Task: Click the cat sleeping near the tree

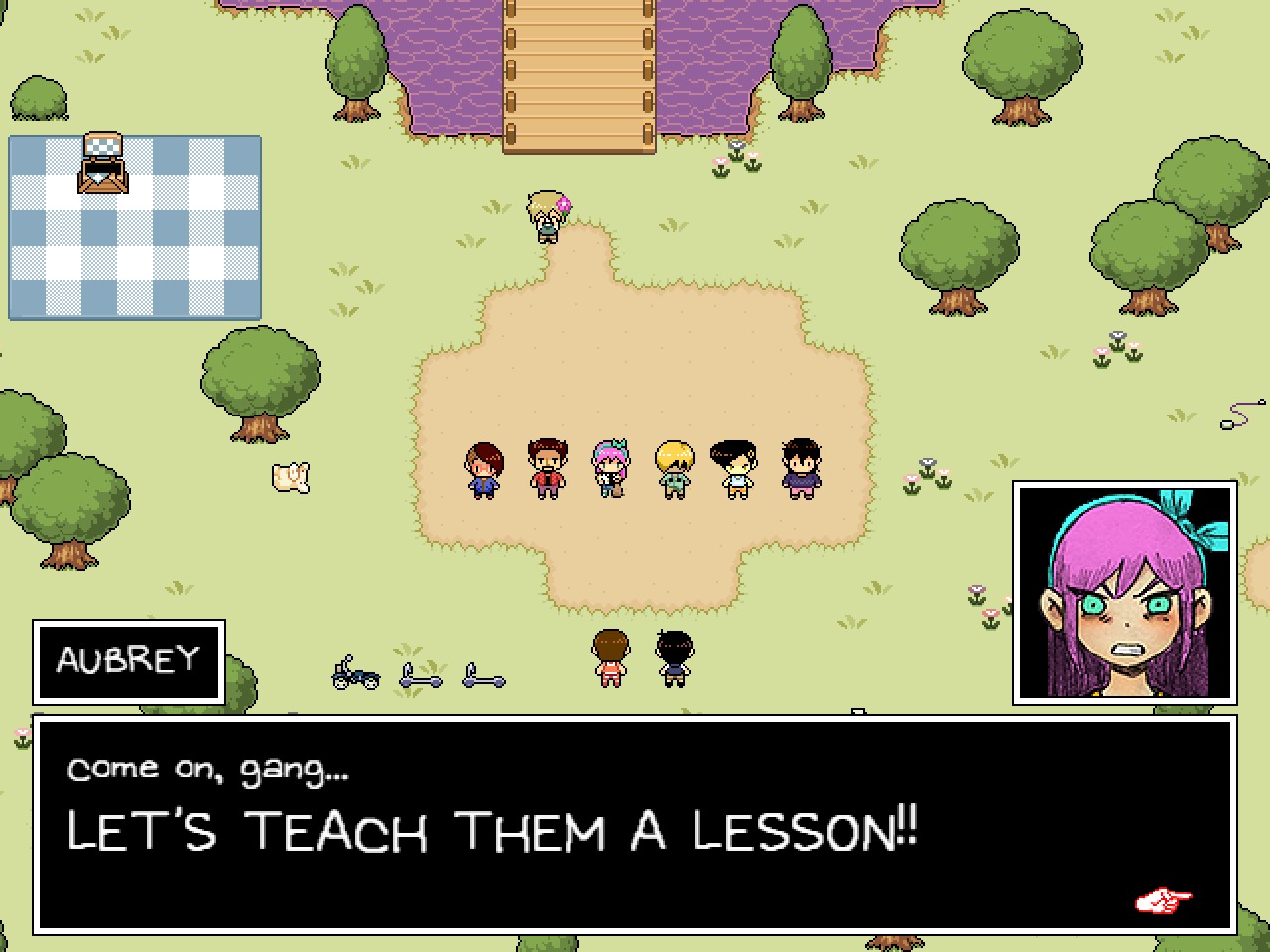Action: [291, 478]
